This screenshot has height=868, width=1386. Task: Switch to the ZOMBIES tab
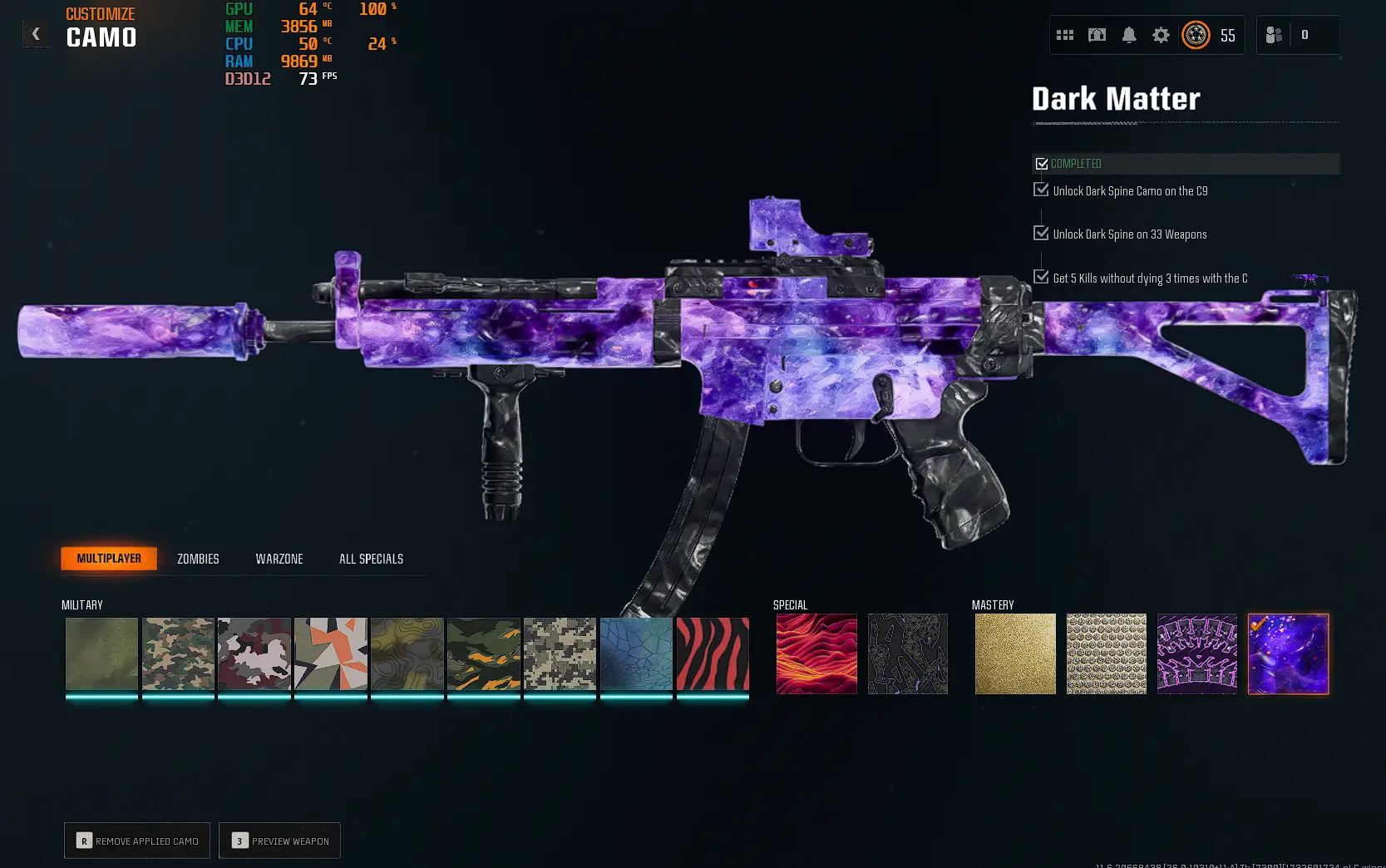[197, 558]
